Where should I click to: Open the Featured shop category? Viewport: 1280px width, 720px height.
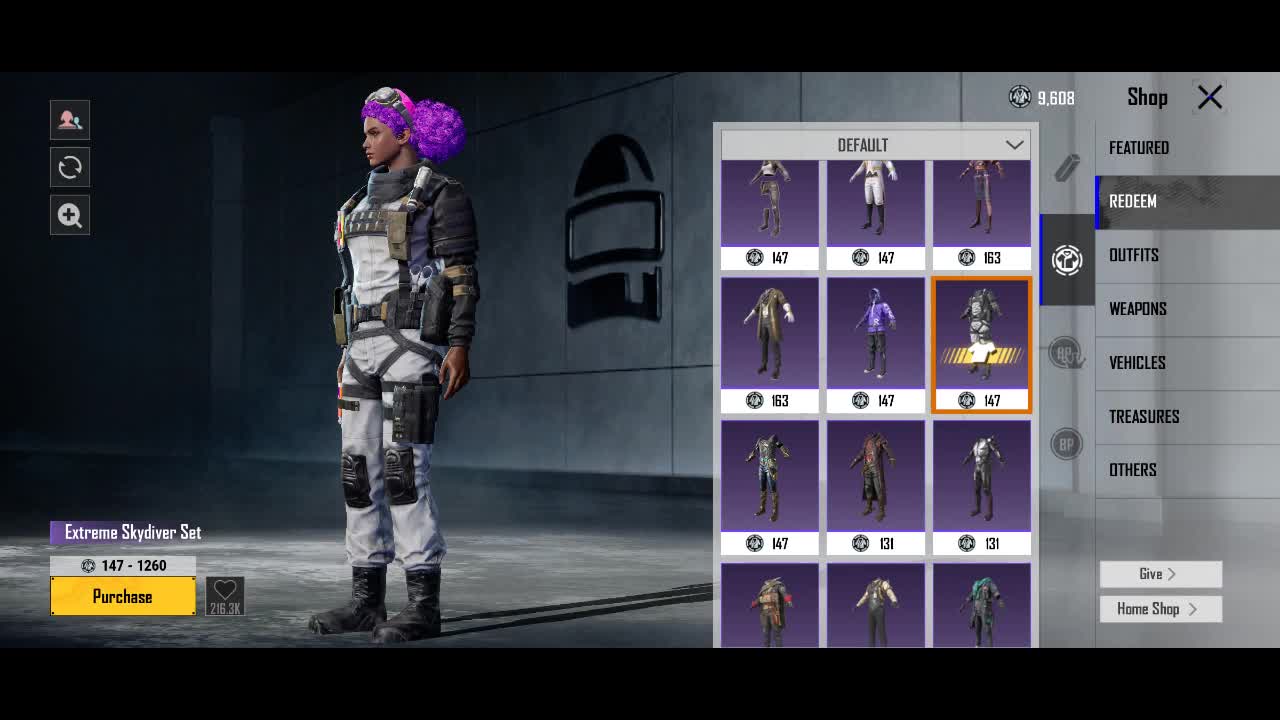click(x=1138, y=148)
